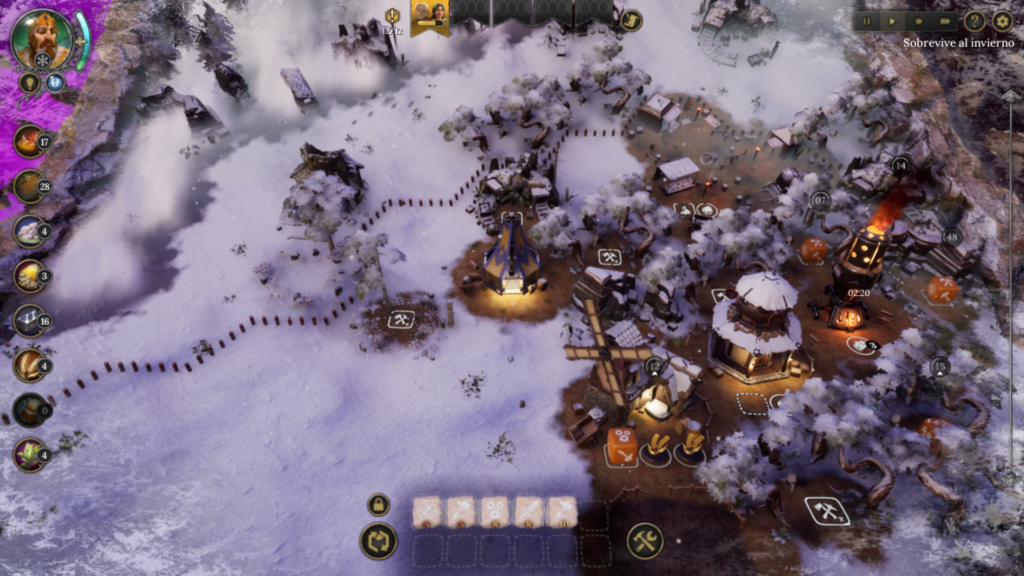
Task: Click the food resource icon showing 17
Action: pyautogui.click(x=29, y=140)
